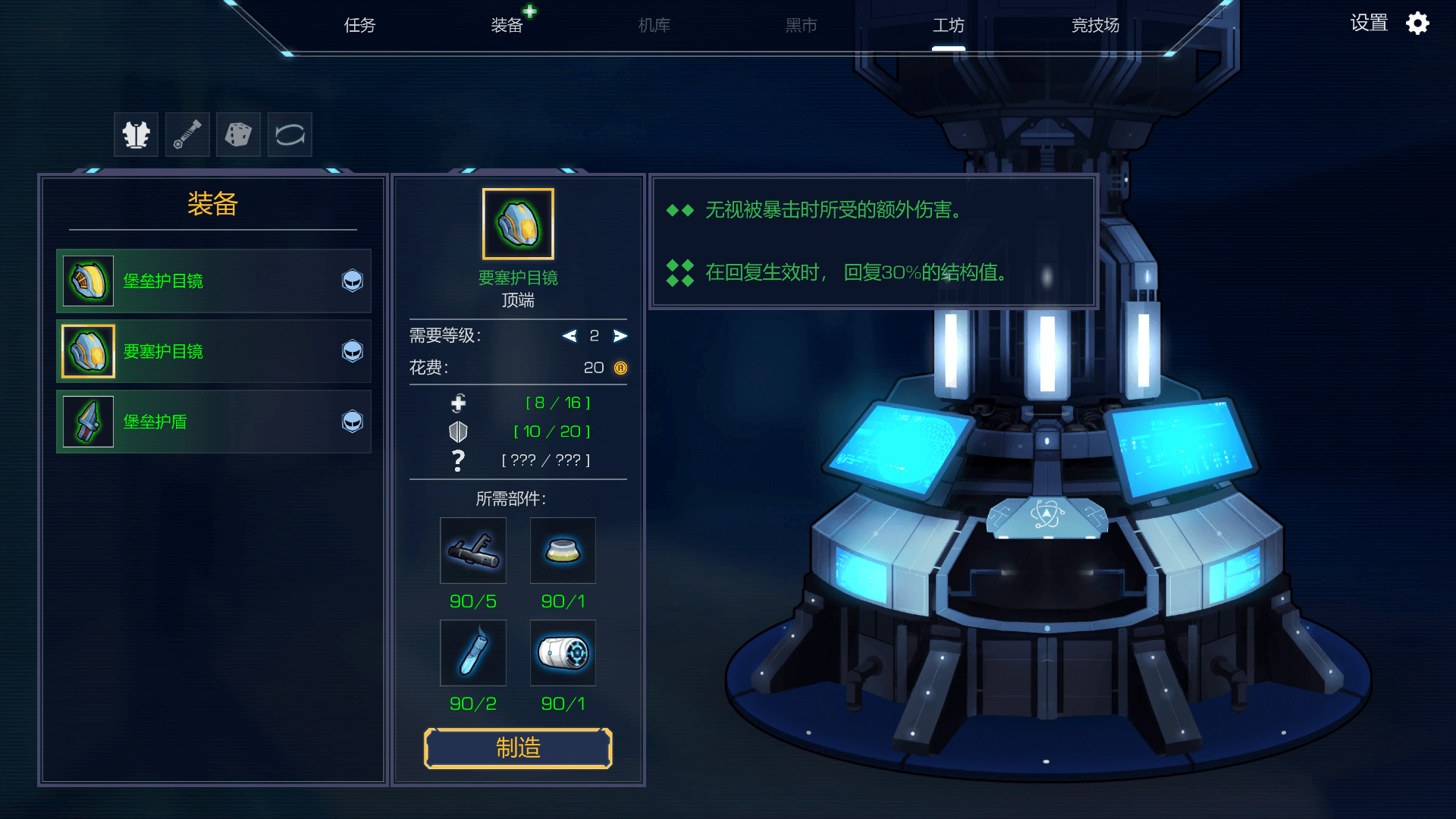Click the circular refresh filter icon
1456x819 pixels.
(x=290, y=134)
